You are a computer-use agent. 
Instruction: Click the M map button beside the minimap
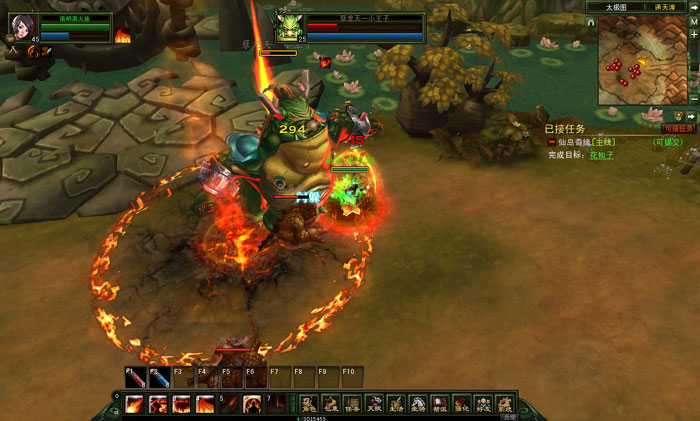pyautogui.click(x=694, y=21)
